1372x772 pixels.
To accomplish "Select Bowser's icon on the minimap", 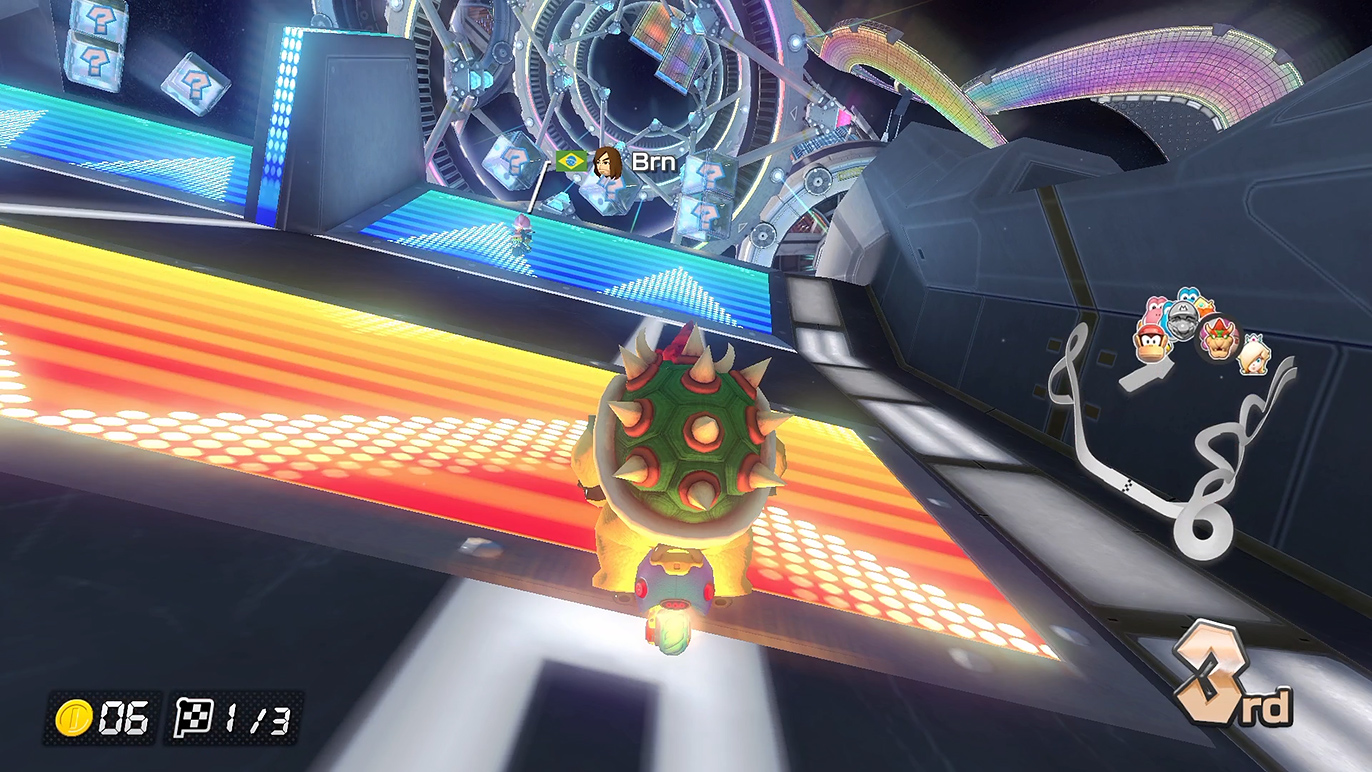I will pyautogui.click(x=1220, y=338).
